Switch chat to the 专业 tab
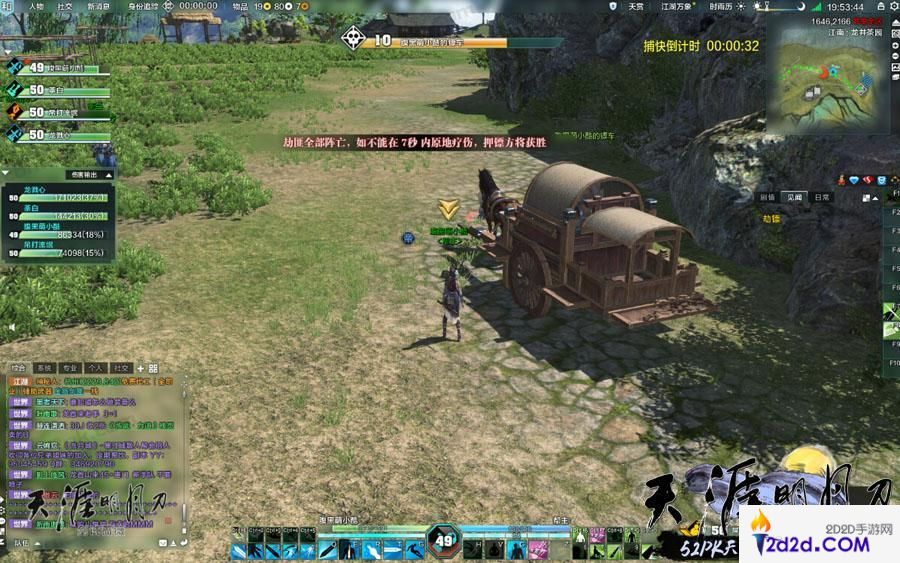Image resolution: width=900 pixels, height=563 pixels. click(x=70, y=368)
